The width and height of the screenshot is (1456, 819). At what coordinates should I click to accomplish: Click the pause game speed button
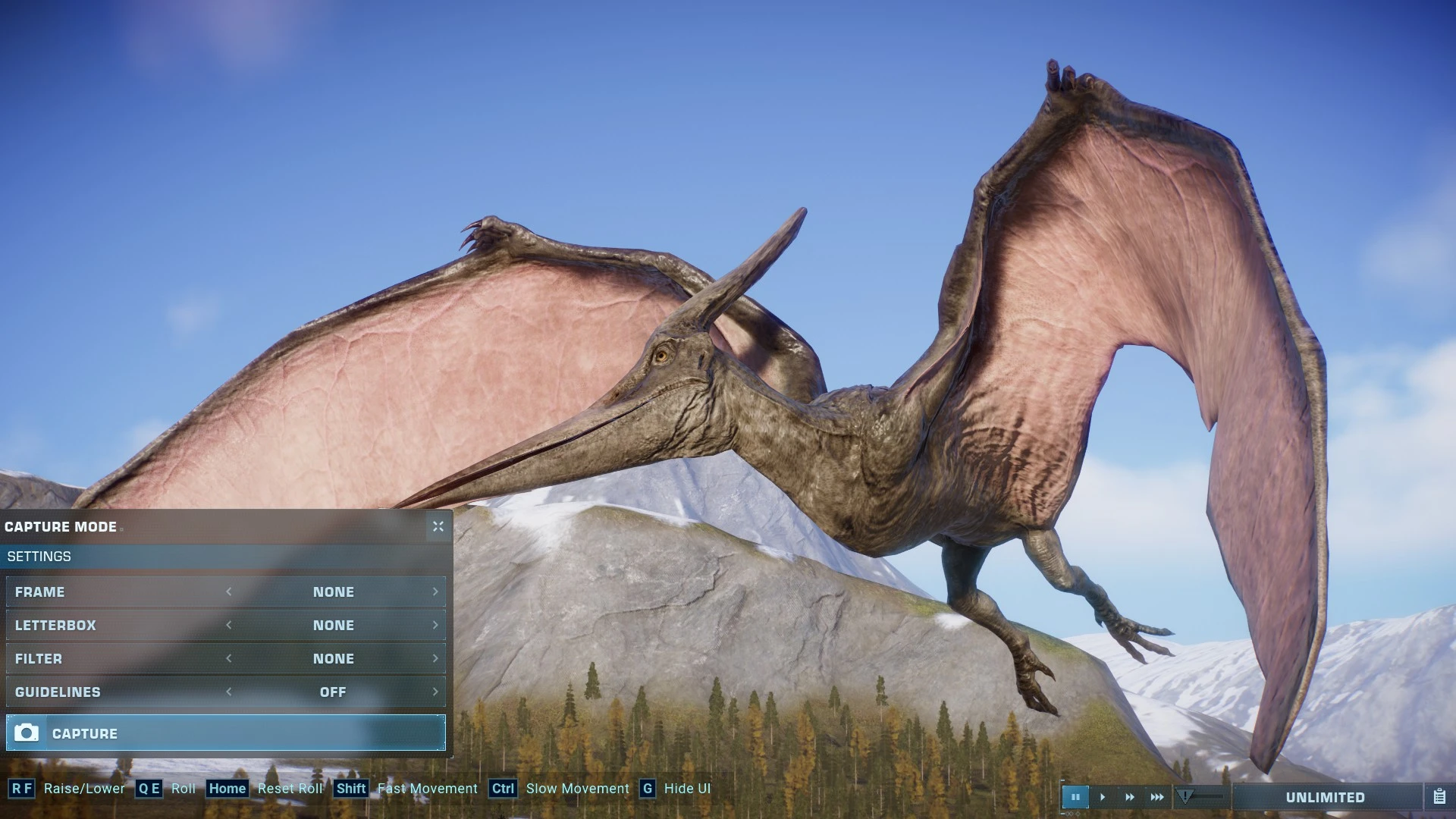pyautogui.click(x=1075, y=797)
